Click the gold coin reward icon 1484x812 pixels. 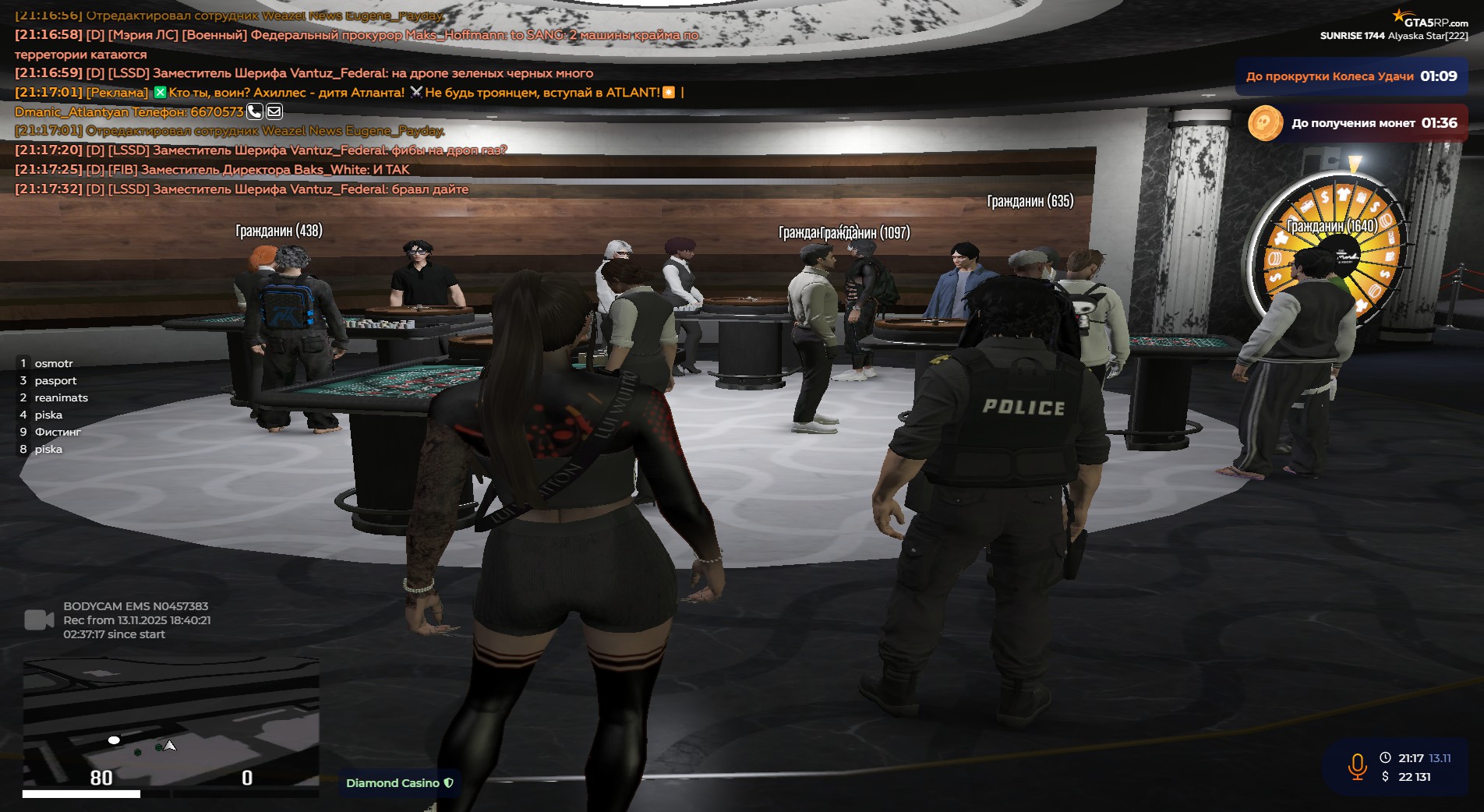point(1265,123)
